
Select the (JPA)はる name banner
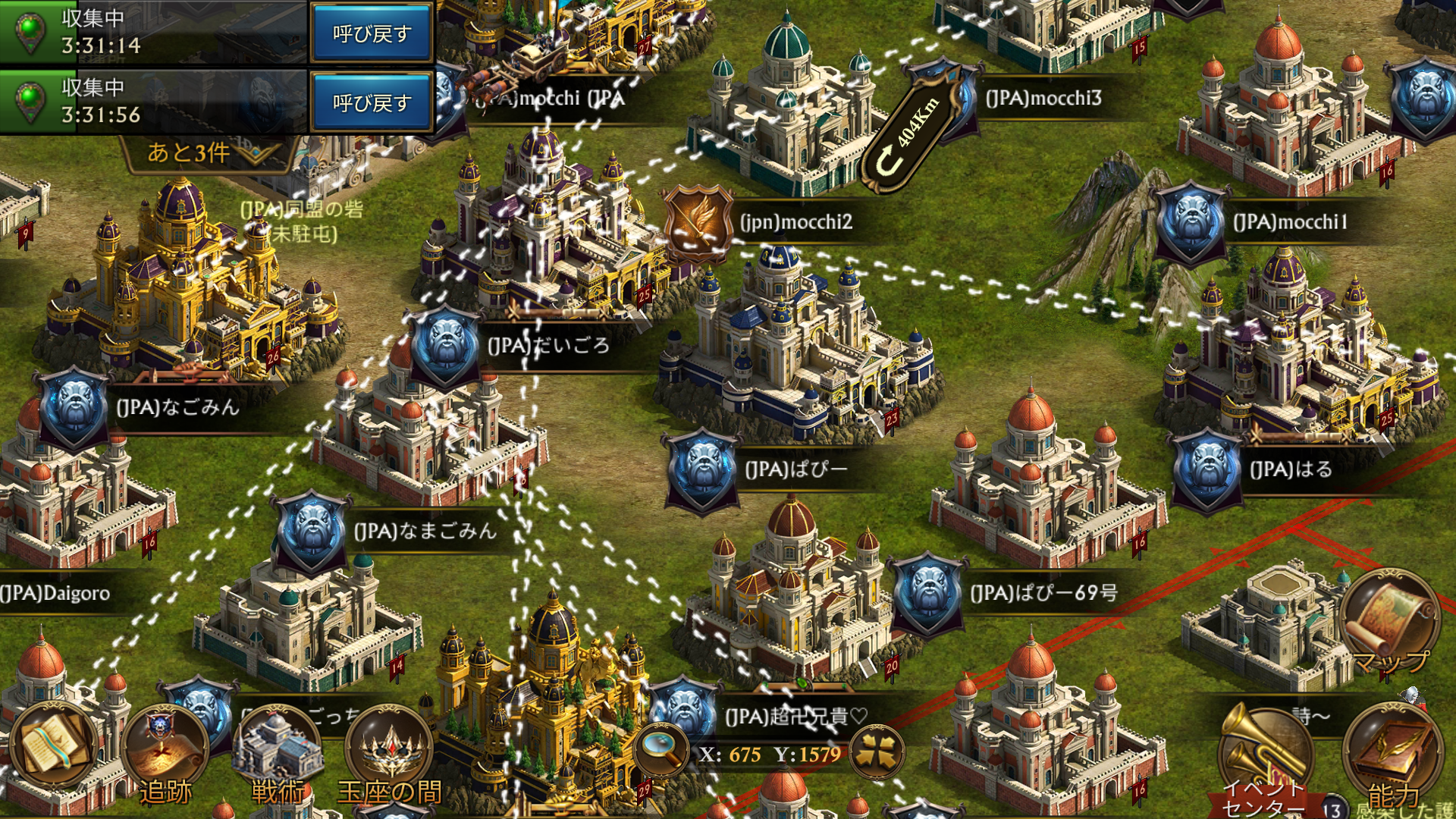coord(1291,469)
